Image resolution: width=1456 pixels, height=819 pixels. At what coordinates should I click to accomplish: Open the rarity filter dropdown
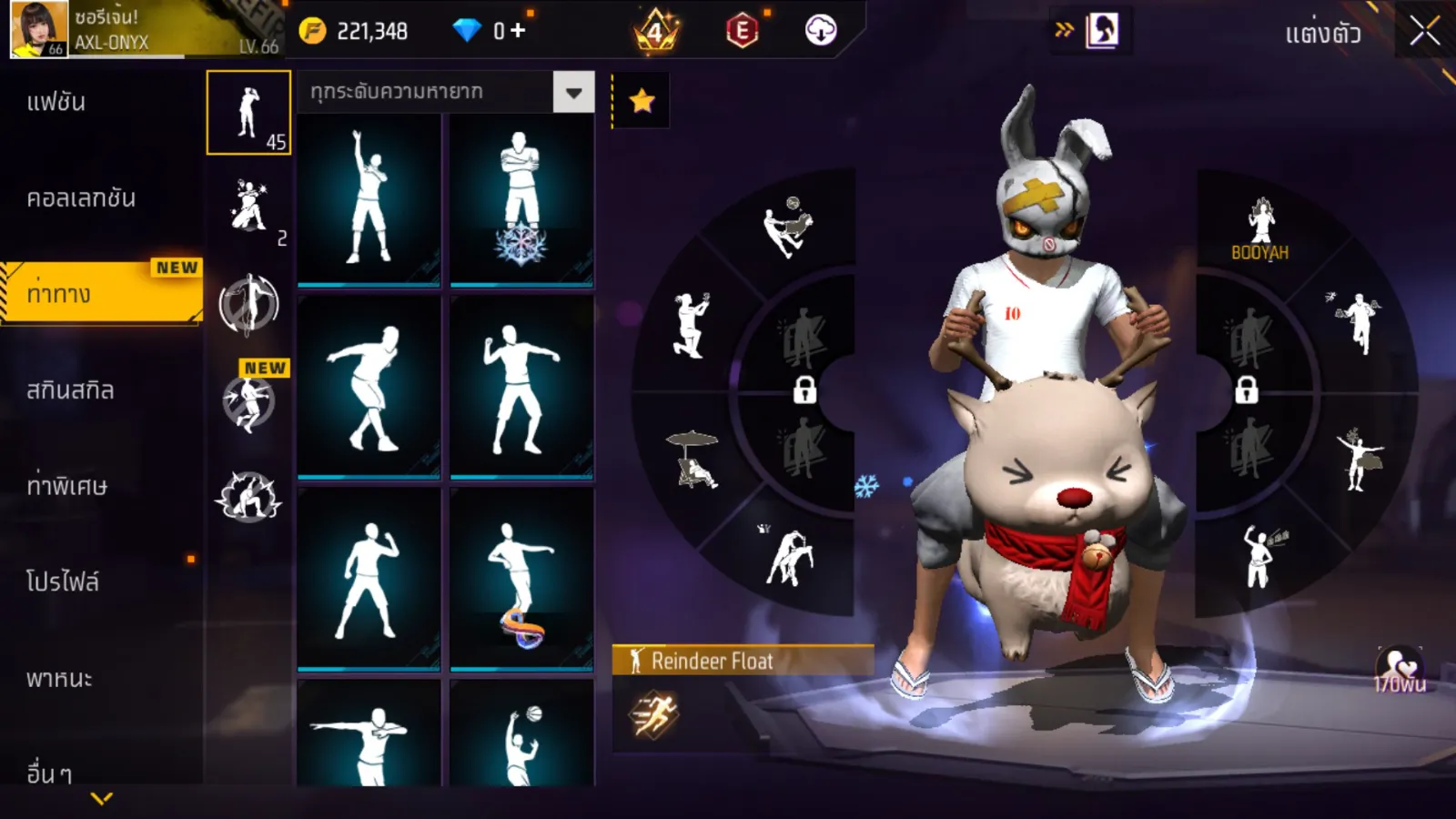573,92
